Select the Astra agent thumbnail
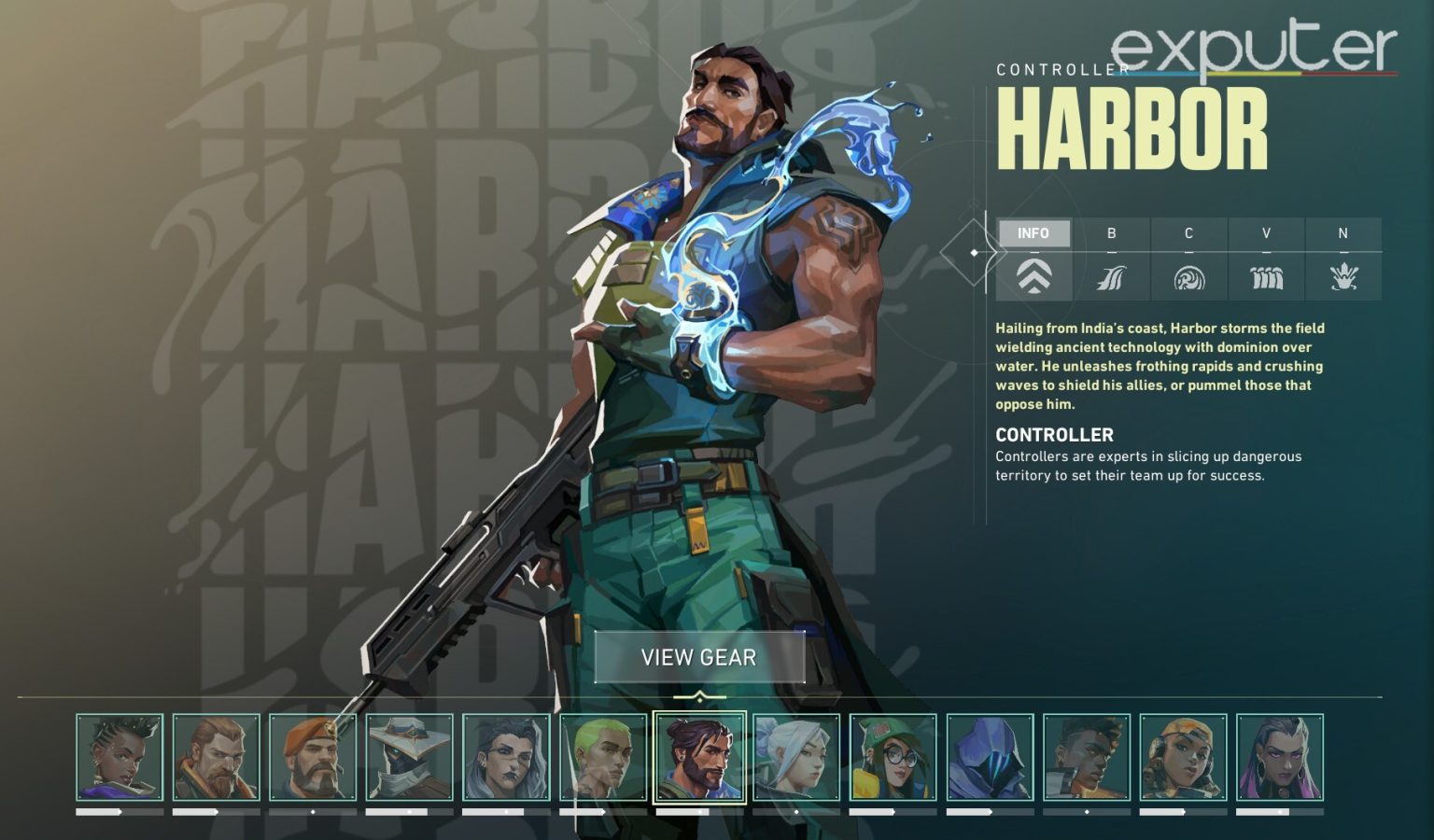 [x=119, y=756]
